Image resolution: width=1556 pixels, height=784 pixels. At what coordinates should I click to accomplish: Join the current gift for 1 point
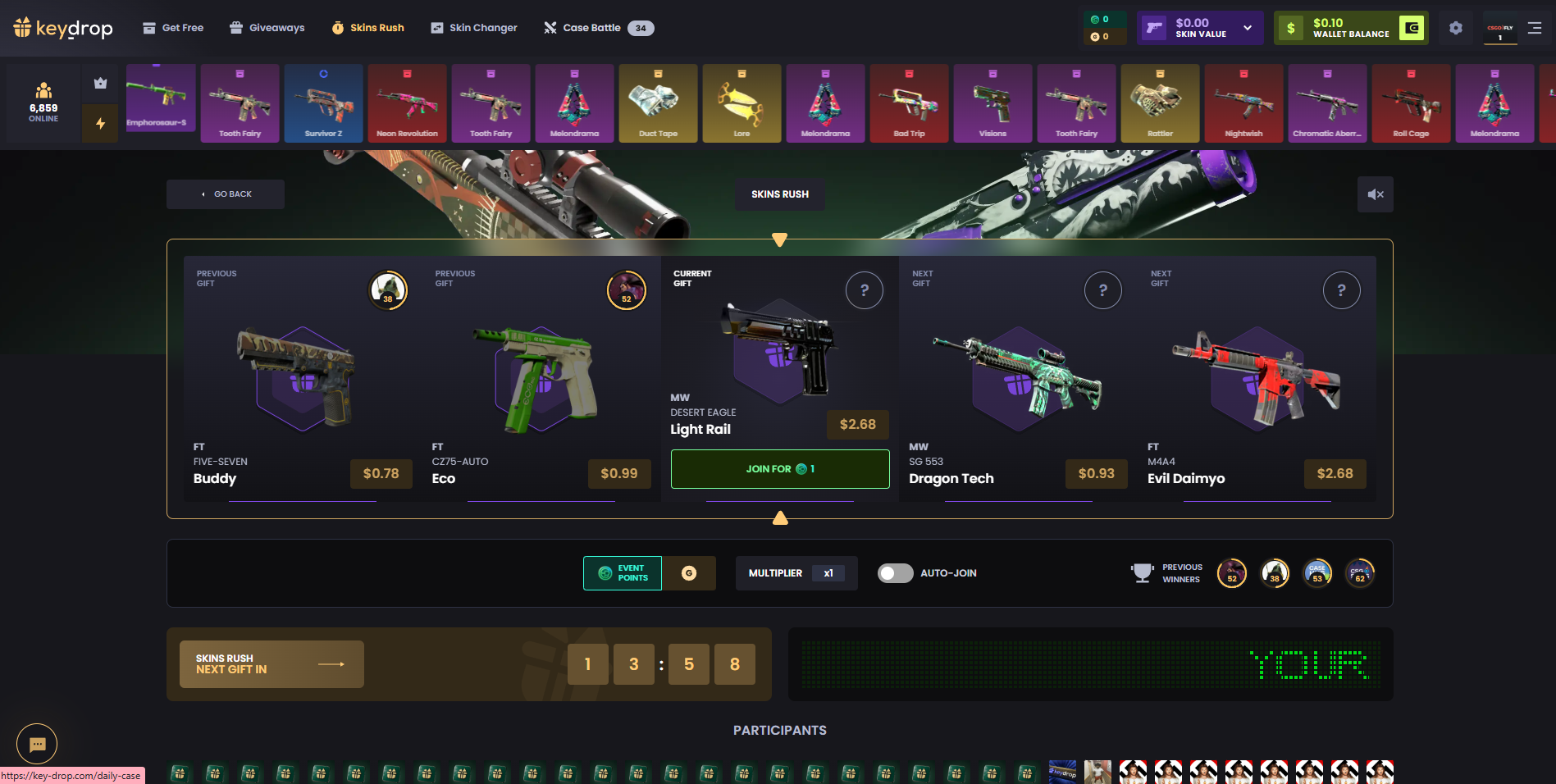point(779,469)
